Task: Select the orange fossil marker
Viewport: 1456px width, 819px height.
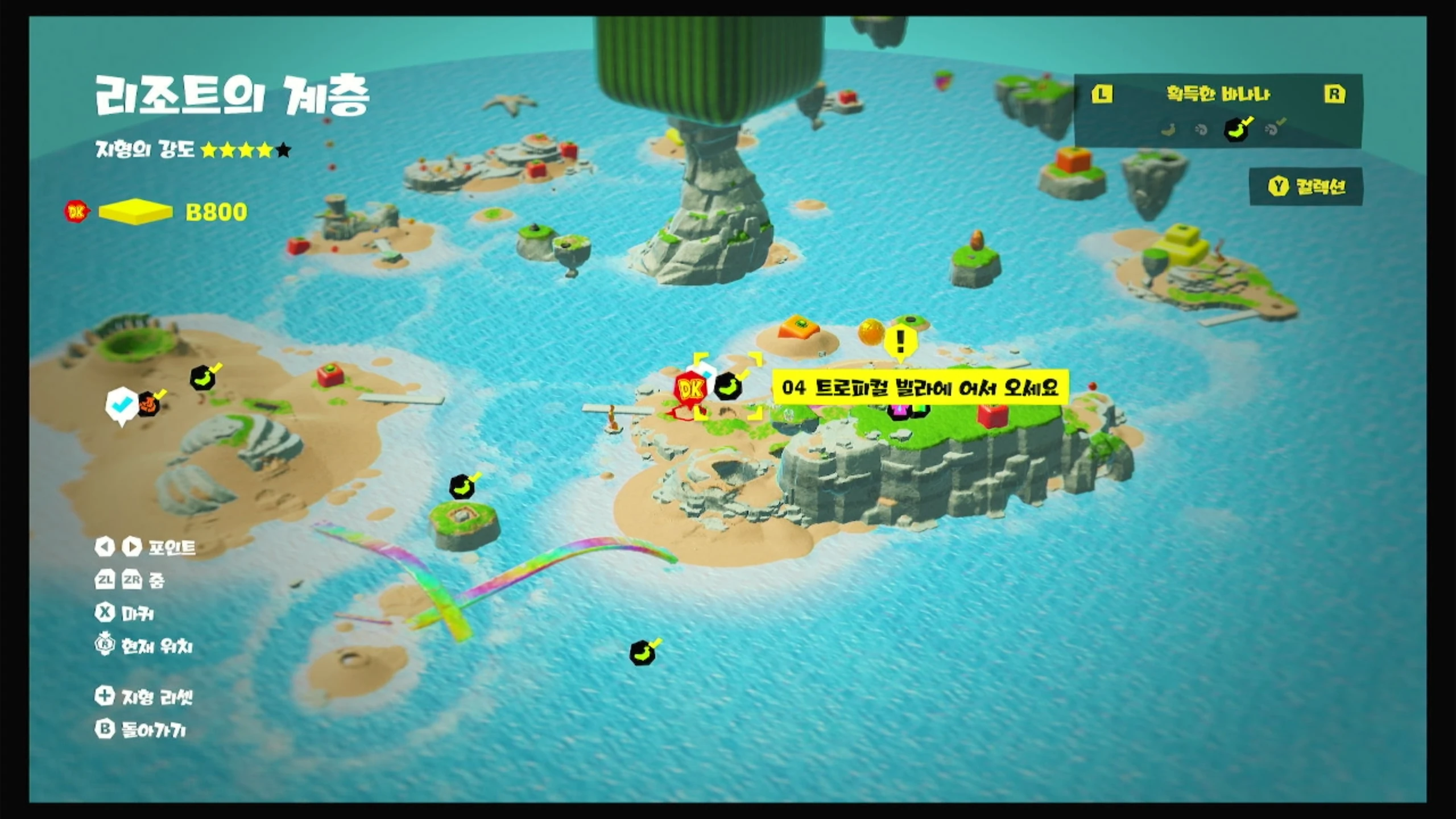Action: (x=149, y=404)
